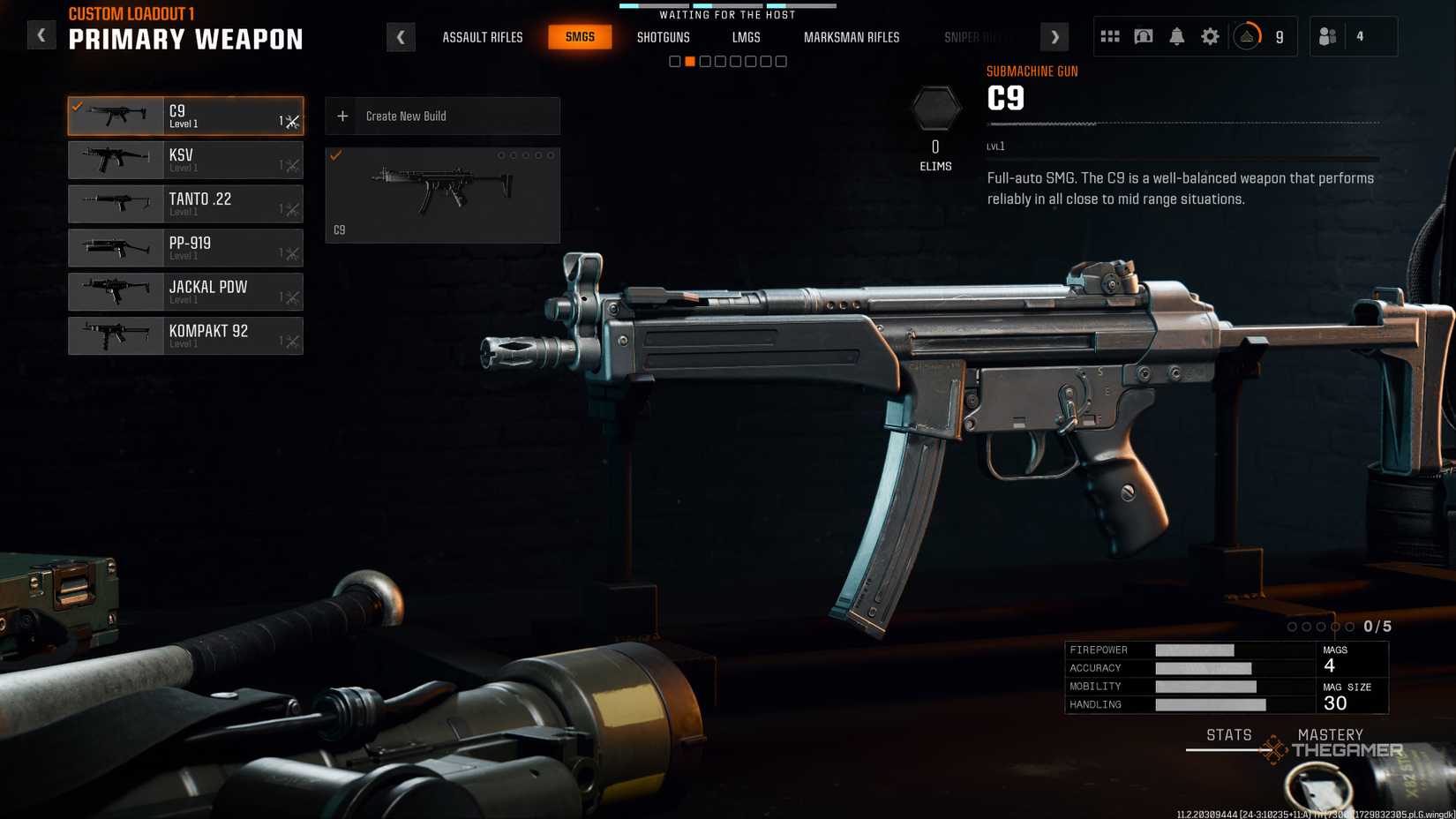The width and height of the screenshot is (1456, 819).
Task: Click the gunsmith wrench icon on KSV
Action: click(x=291, y=160)
